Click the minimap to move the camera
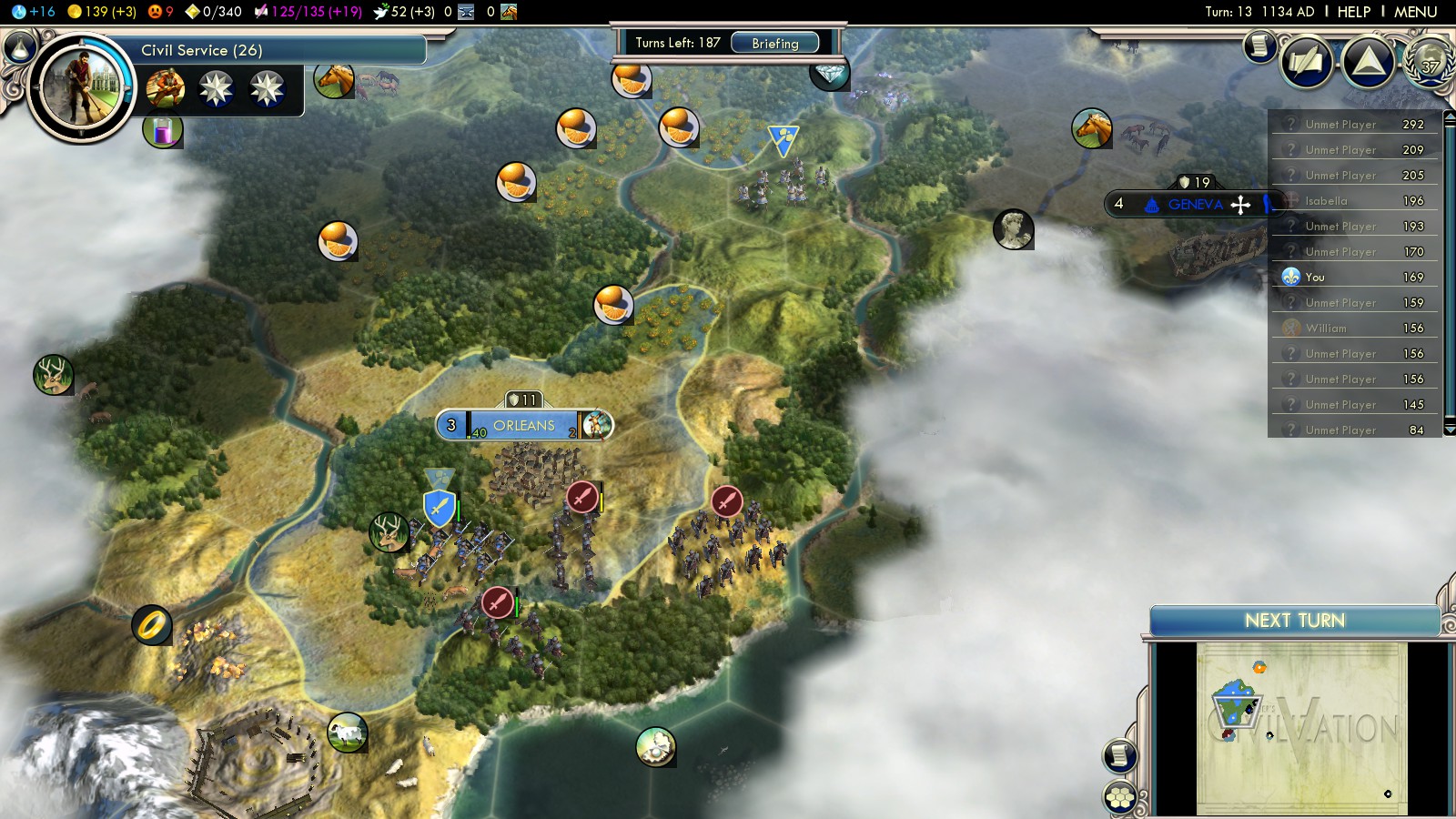1456x819 pixels. 1301,728
